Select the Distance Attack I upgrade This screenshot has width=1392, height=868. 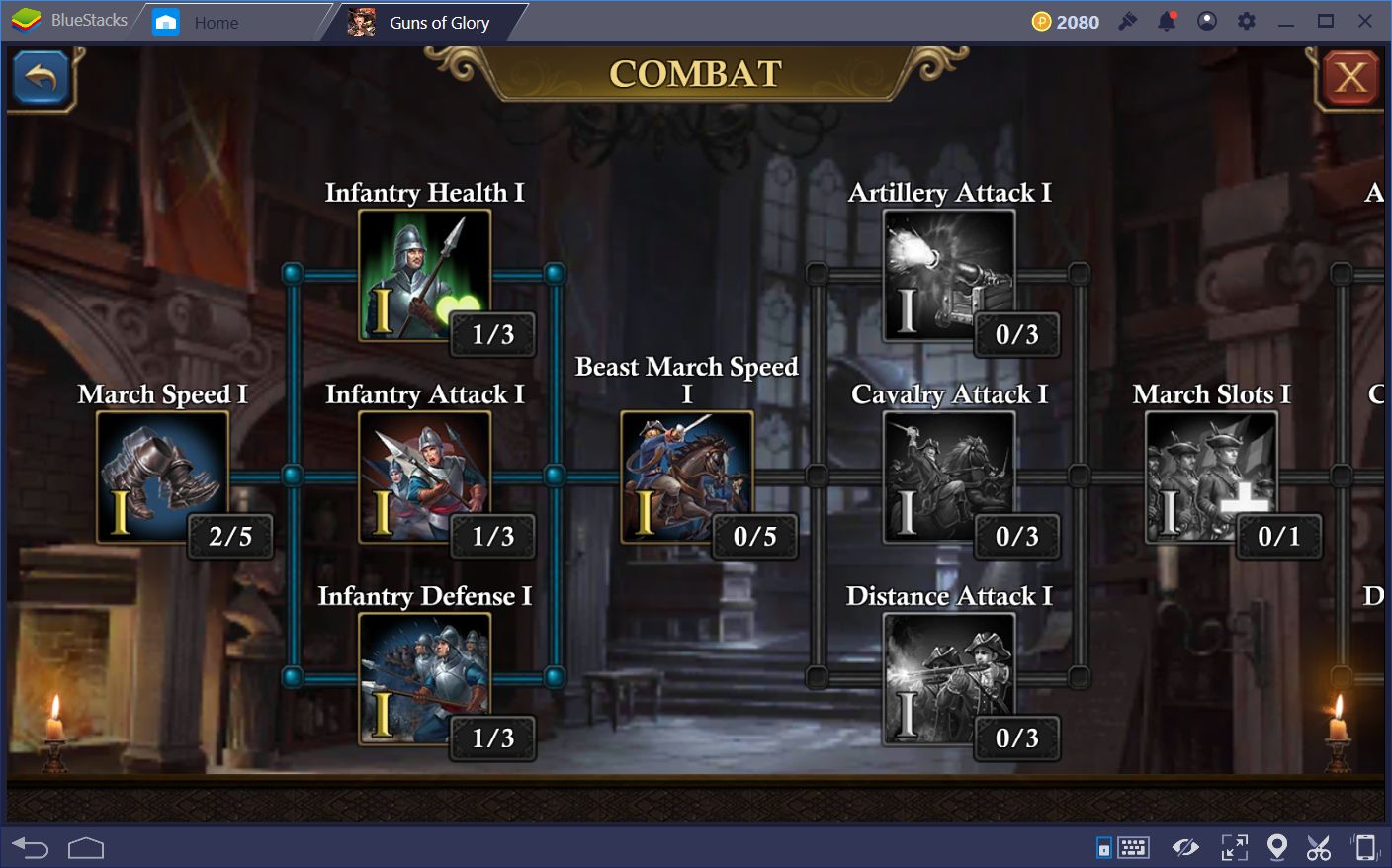click(951, 679)
